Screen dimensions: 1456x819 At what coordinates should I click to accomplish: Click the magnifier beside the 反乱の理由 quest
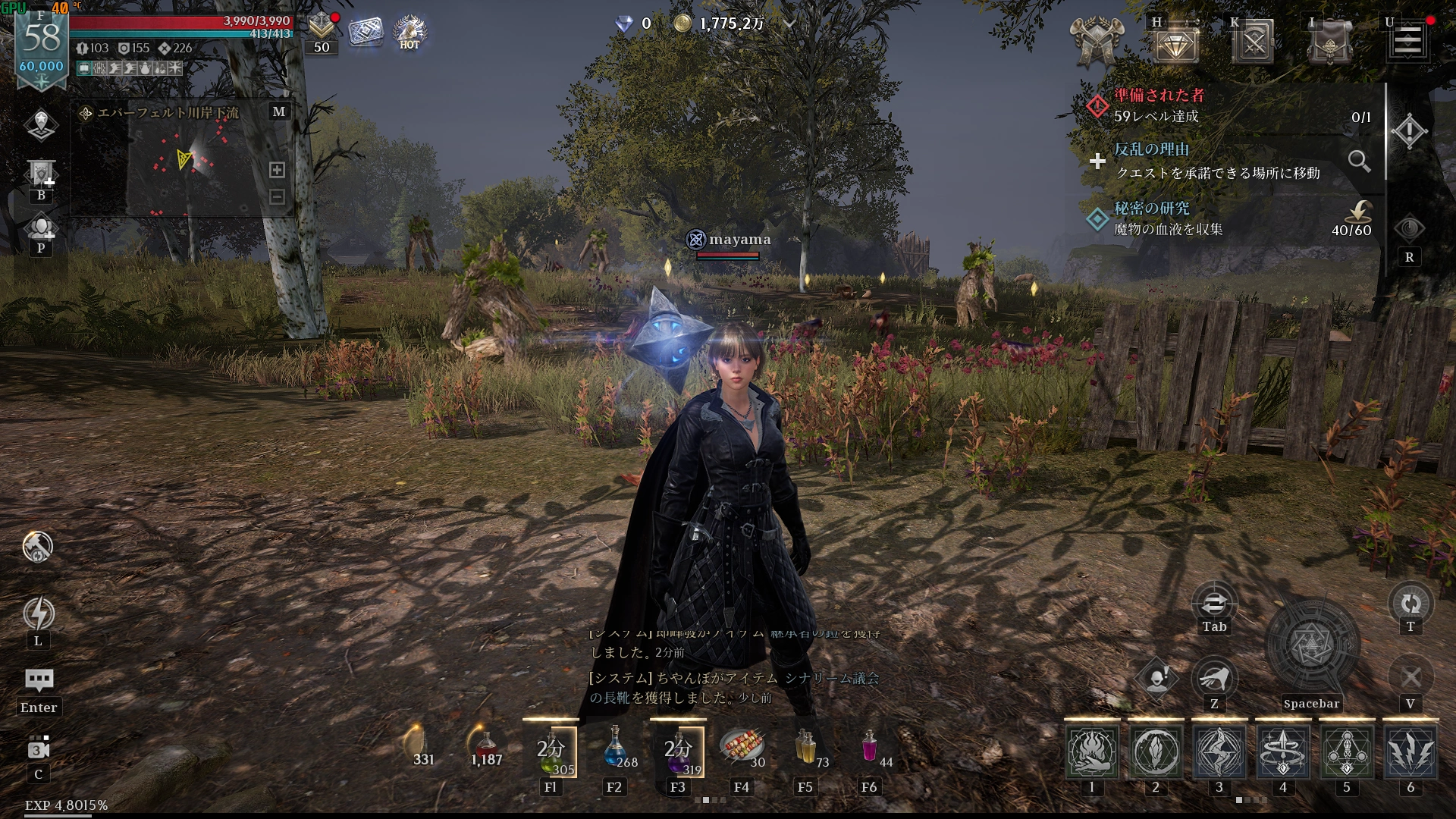click(x=1359, y=161)
